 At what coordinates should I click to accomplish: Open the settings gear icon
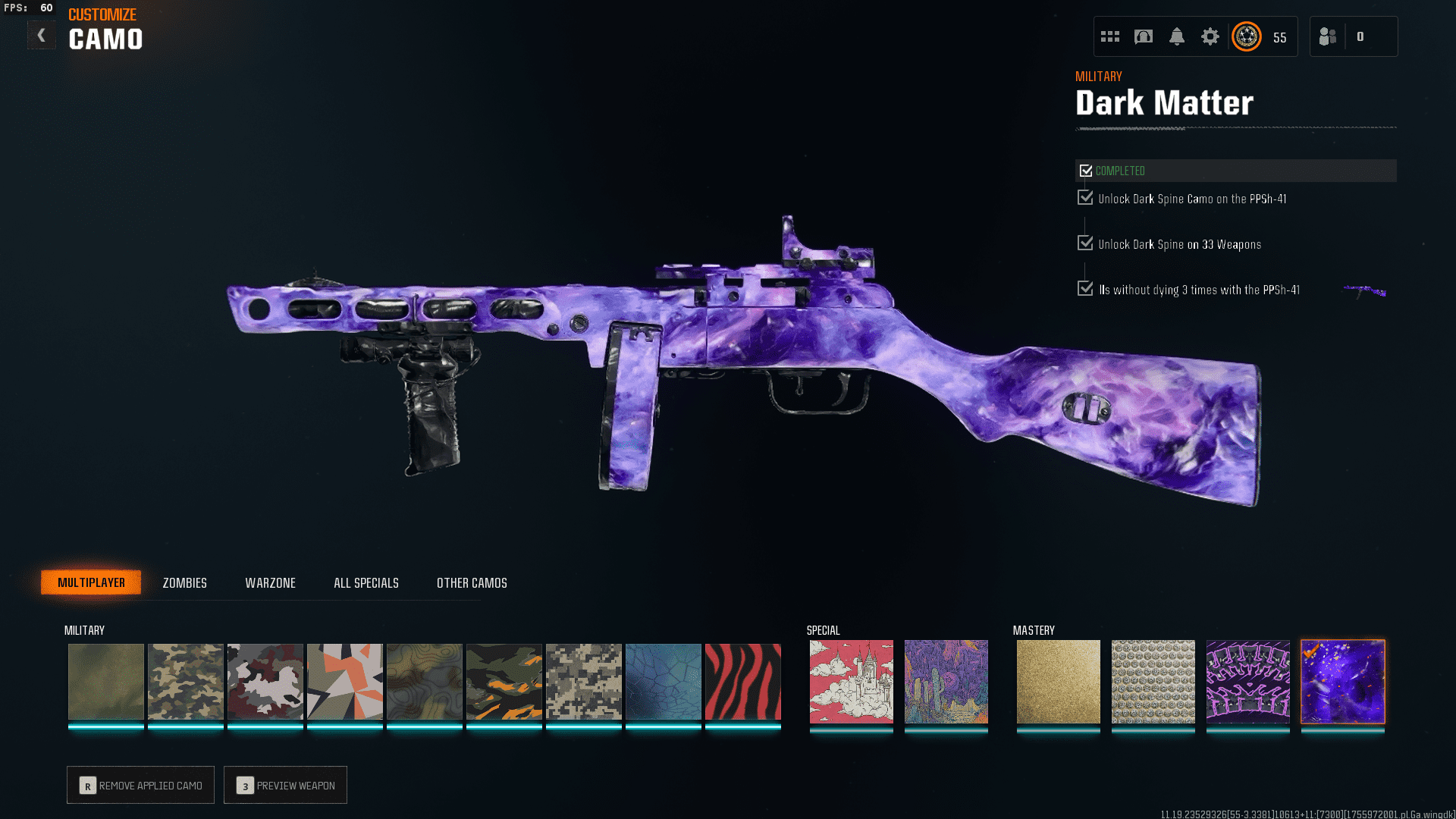pos(1210,36)
